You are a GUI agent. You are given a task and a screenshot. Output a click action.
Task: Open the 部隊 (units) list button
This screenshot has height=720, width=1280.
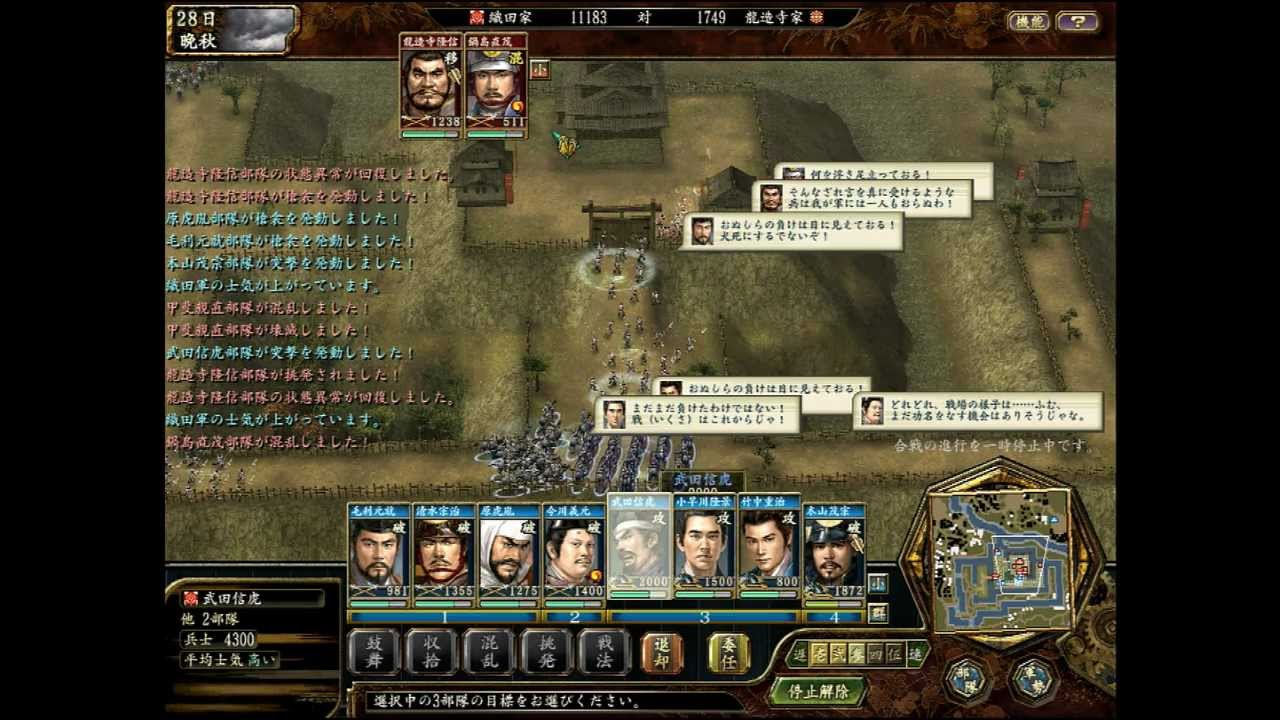pos(967,679)
